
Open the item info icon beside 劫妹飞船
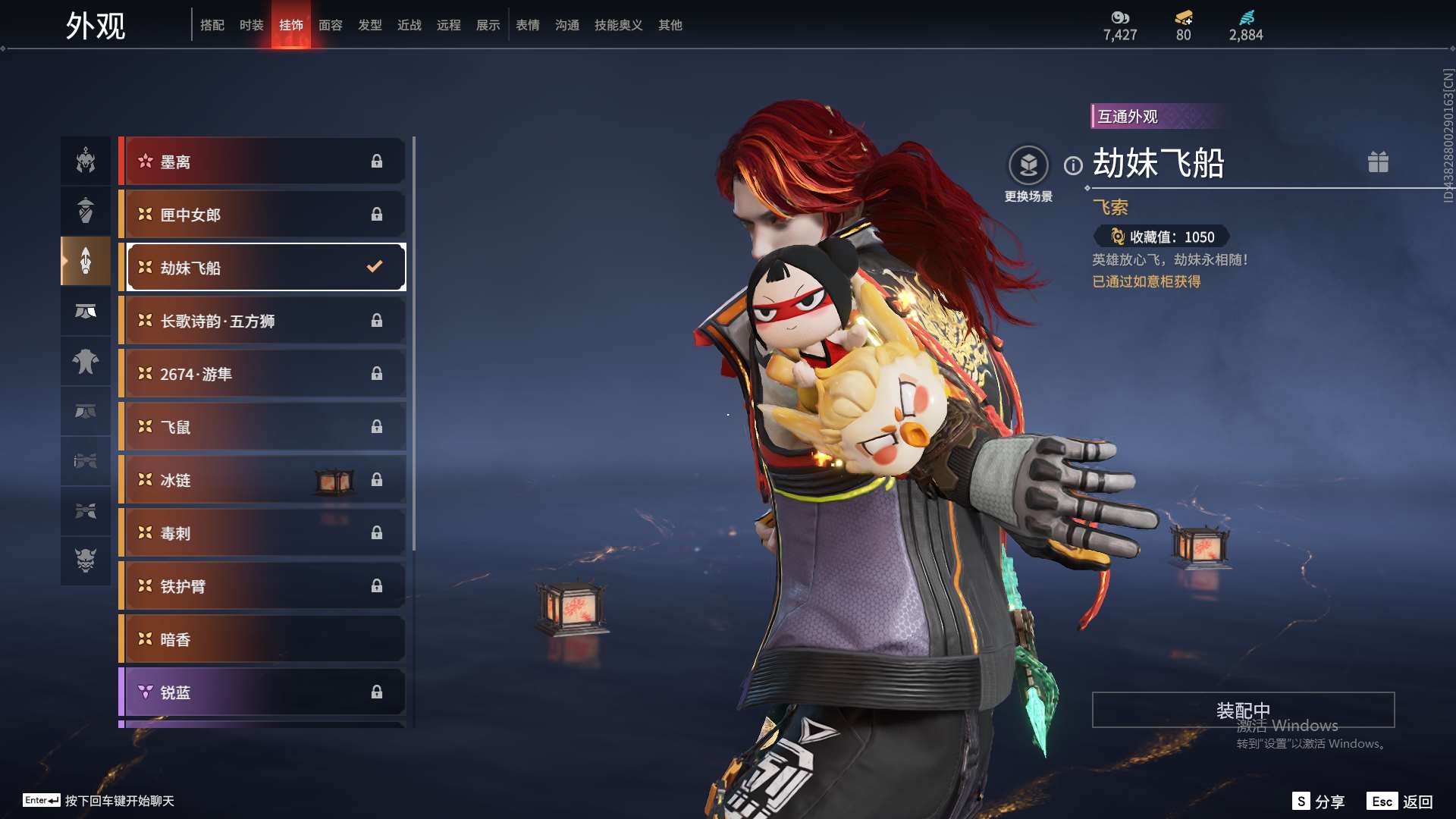click(x=1073, y=165)
